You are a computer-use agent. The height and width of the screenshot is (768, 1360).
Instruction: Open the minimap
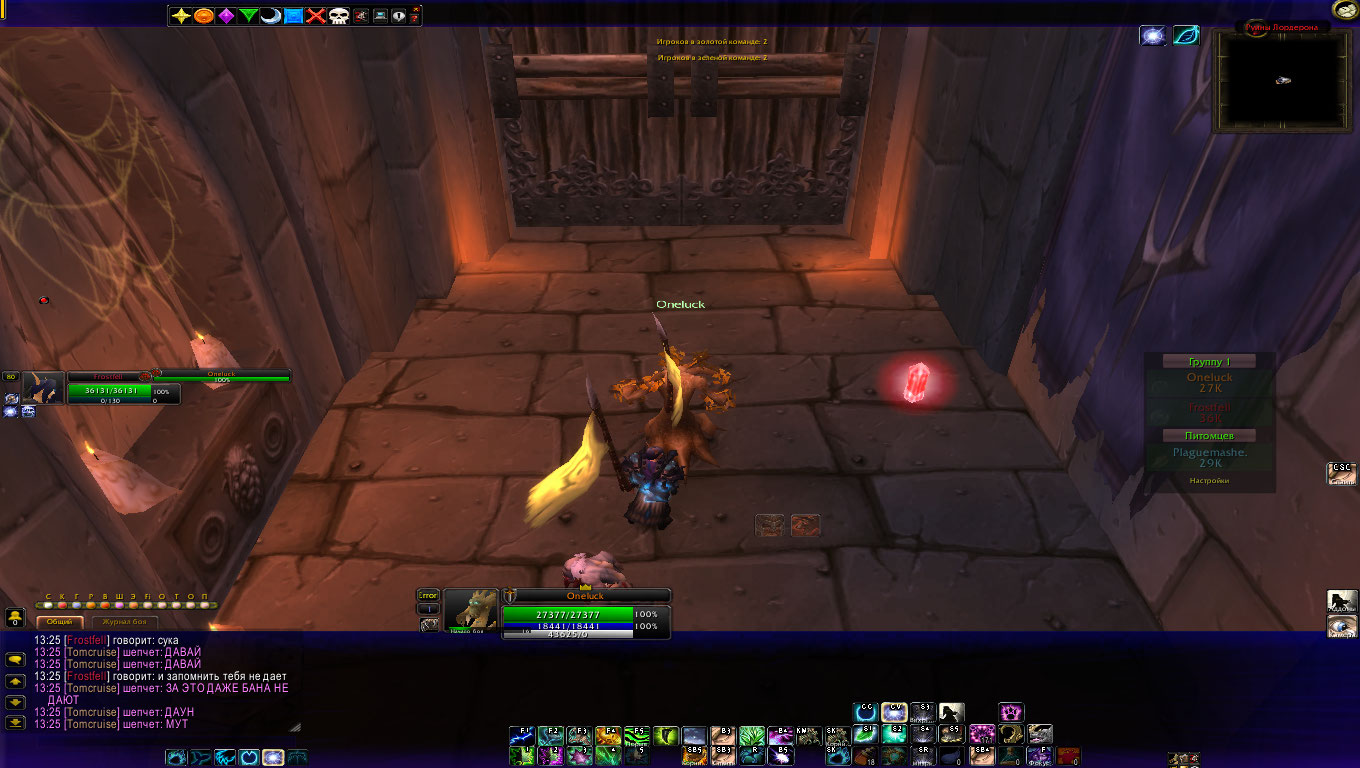tap(1281, 81)
